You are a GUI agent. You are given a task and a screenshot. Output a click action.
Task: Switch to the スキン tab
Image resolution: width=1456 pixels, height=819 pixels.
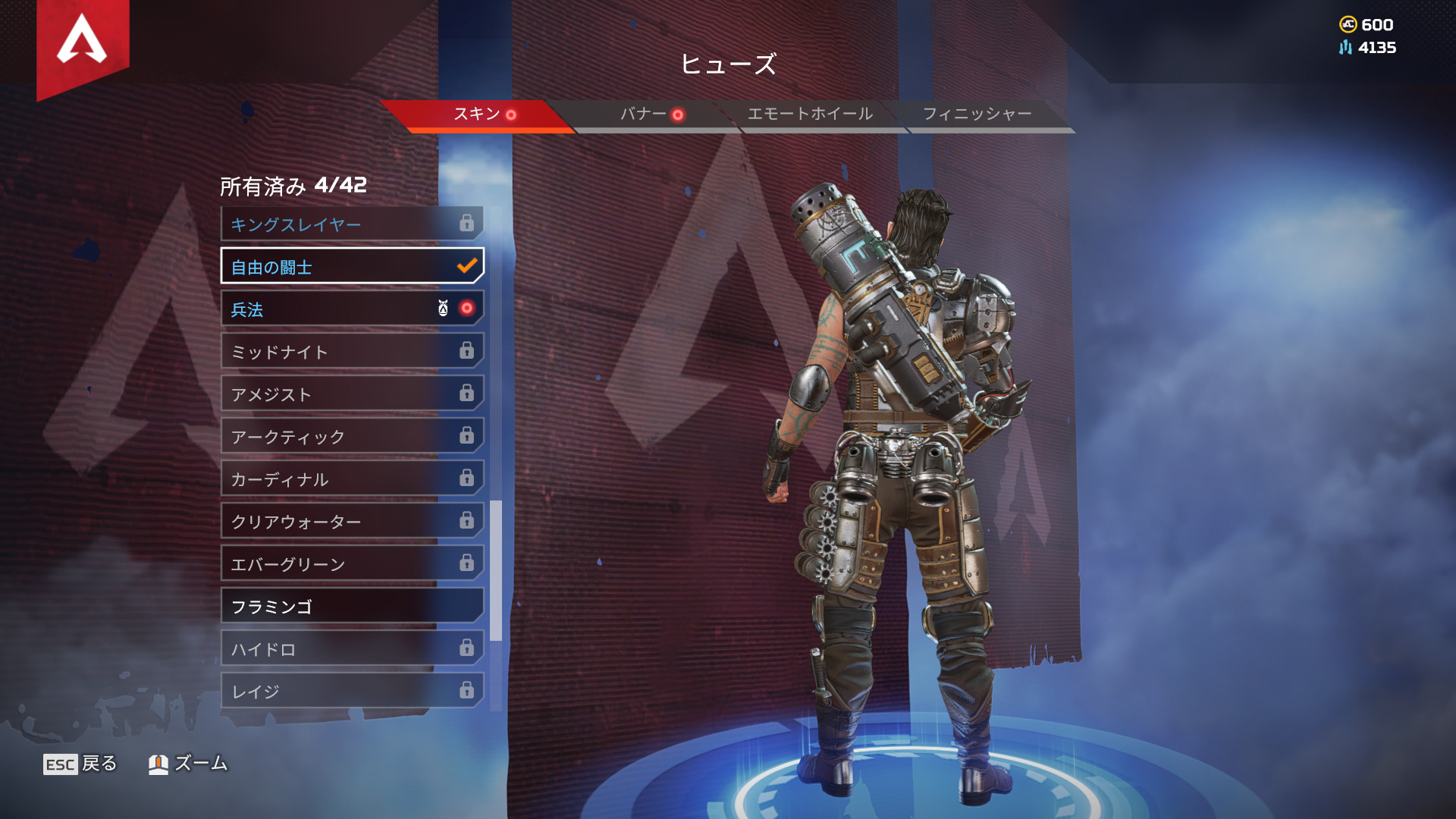point(478,115)
